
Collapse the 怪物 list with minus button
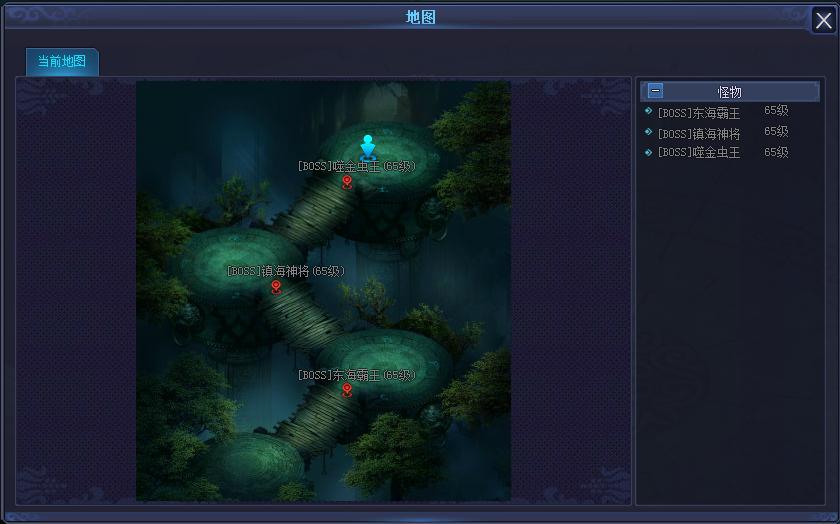pos(655,91)
